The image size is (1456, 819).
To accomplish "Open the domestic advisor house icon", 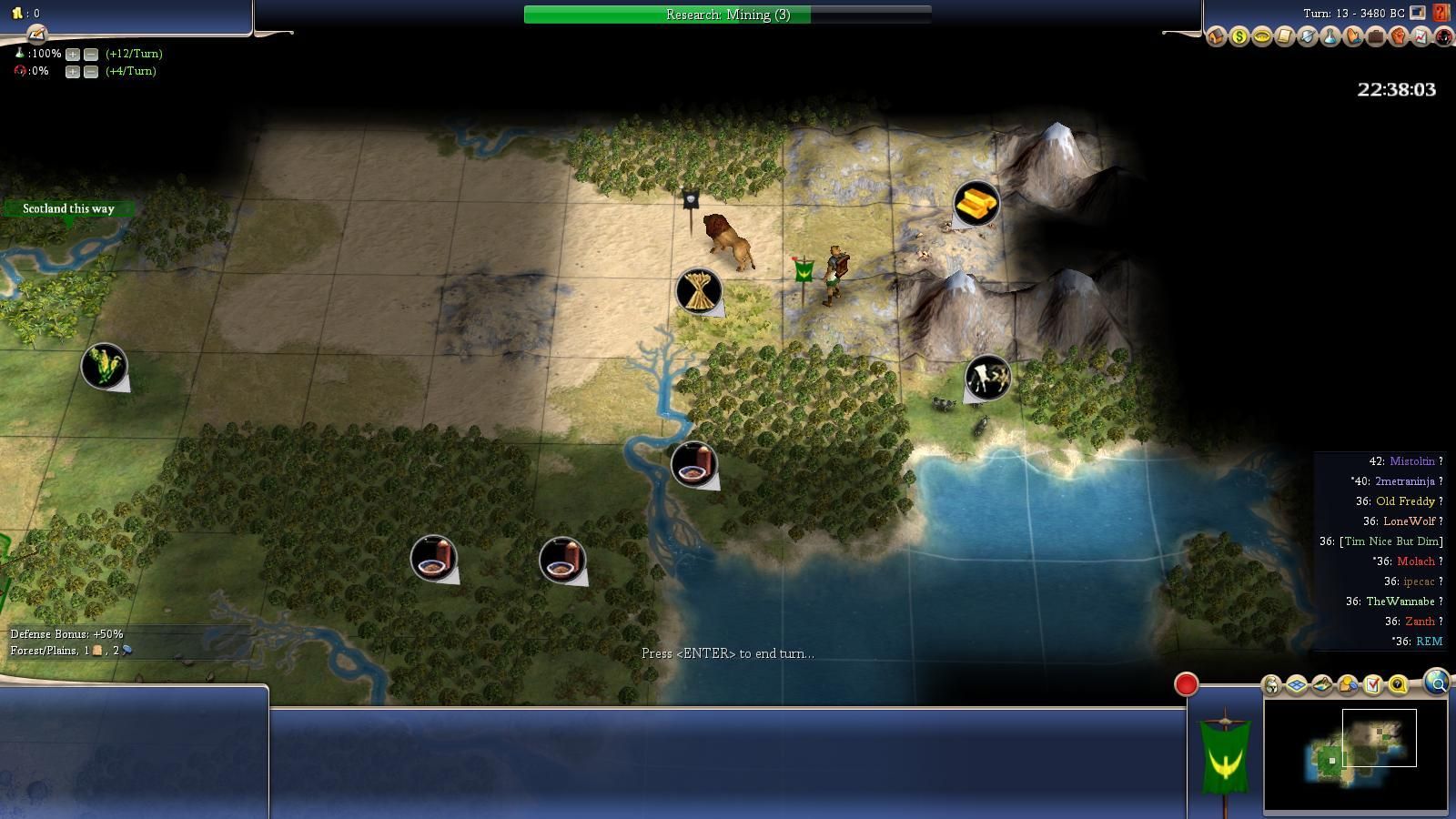I will [1217, 37].
